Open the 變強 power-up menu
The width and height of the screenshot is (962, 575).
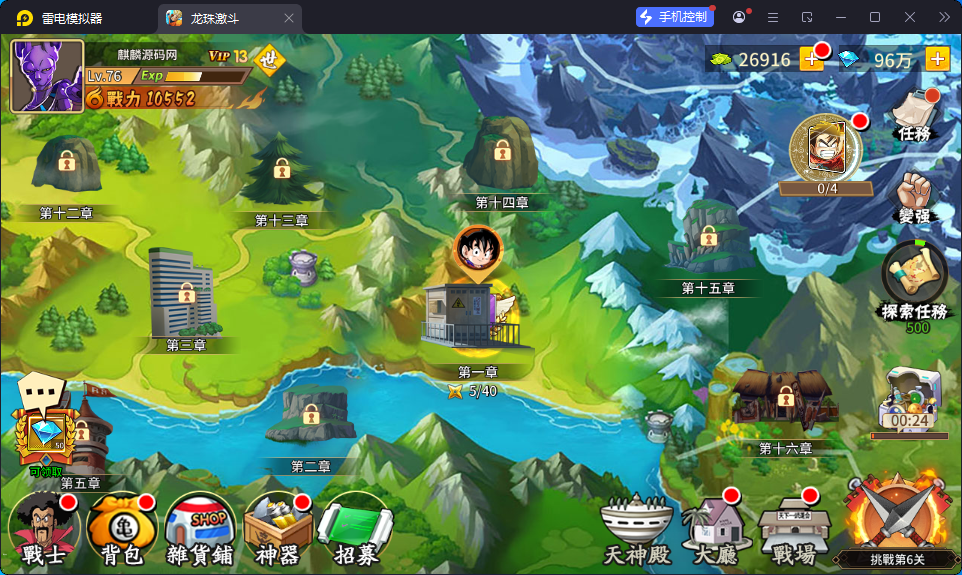[x=915, y=197]
